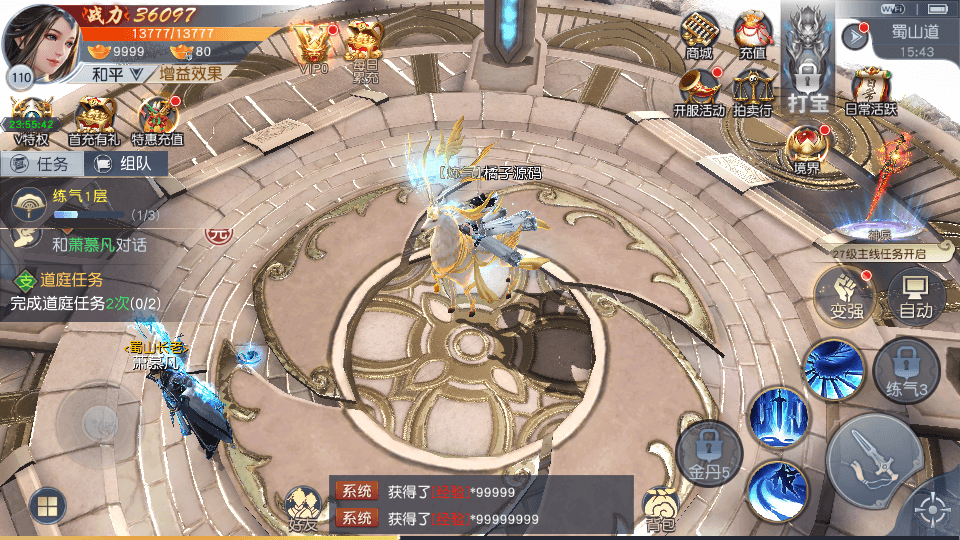Switch to the 任务 quest tab
The image size is (960, 540).
40,164
